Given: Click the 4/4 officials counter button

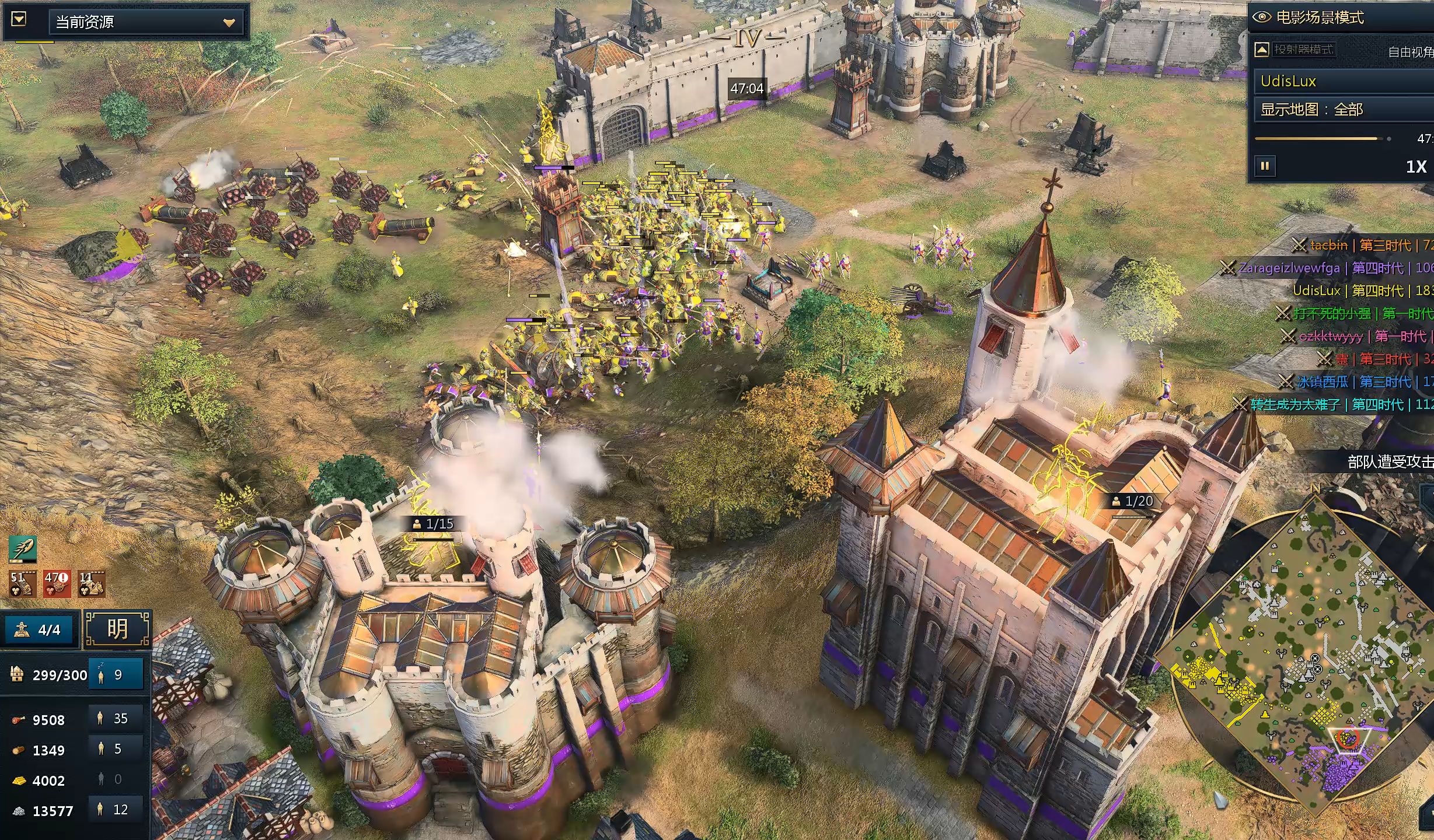Looking at the screenshot, I should click(x=40, y=630).
